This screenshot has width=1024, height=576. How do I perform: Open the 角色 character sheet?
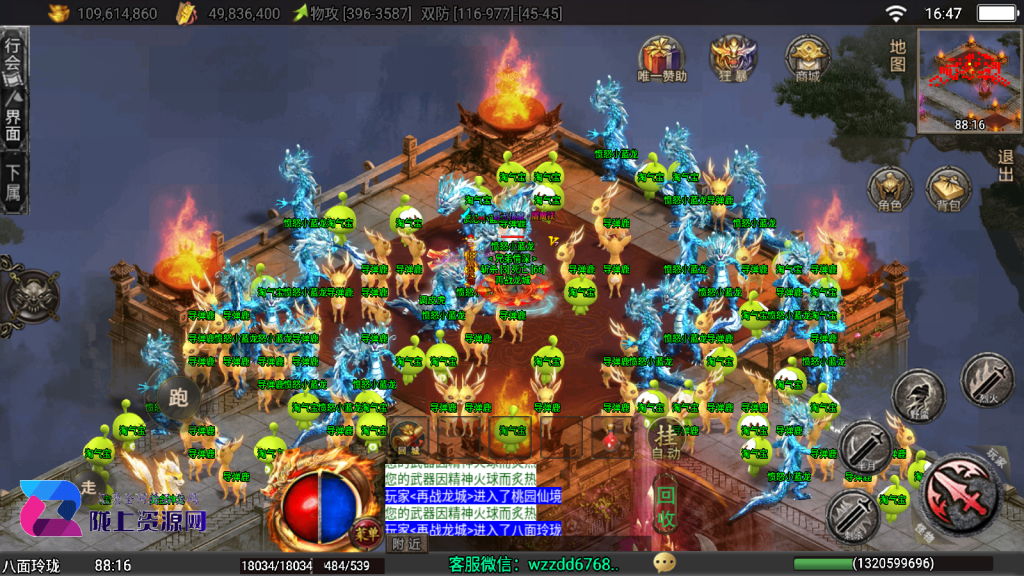coord(889,189)
